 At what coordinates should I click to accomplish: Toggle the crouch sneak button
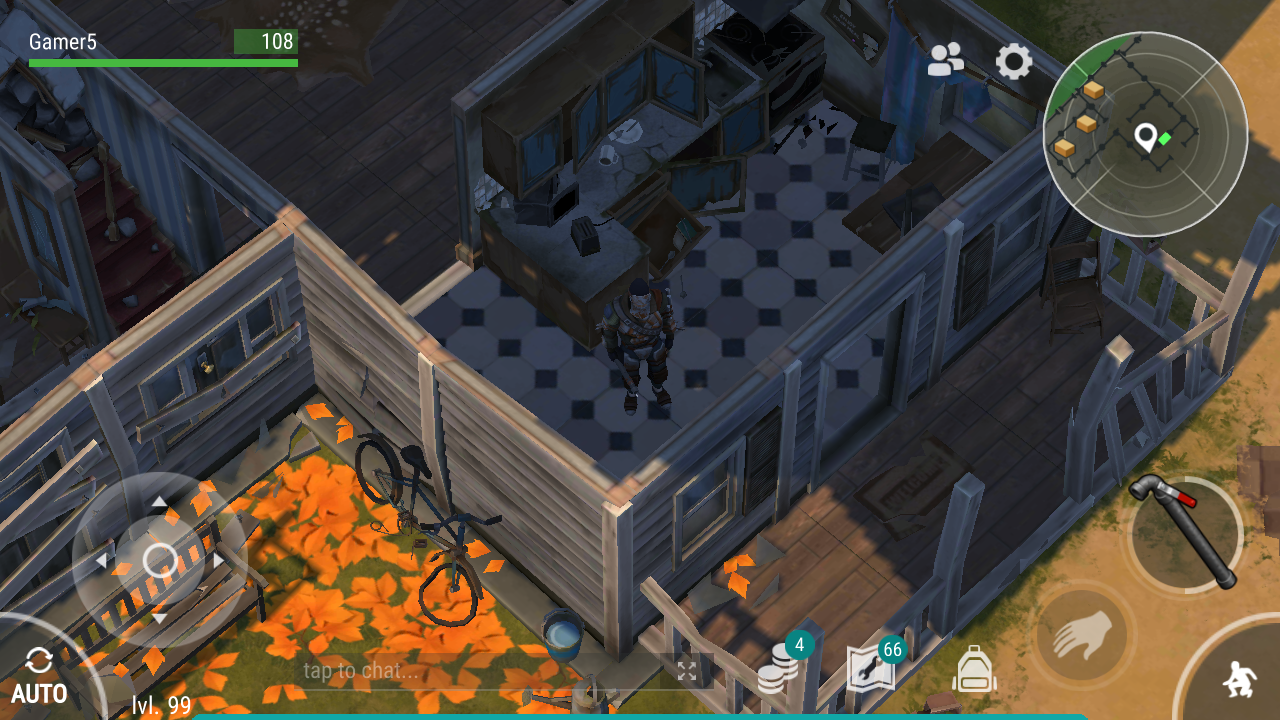[1239, 680]
